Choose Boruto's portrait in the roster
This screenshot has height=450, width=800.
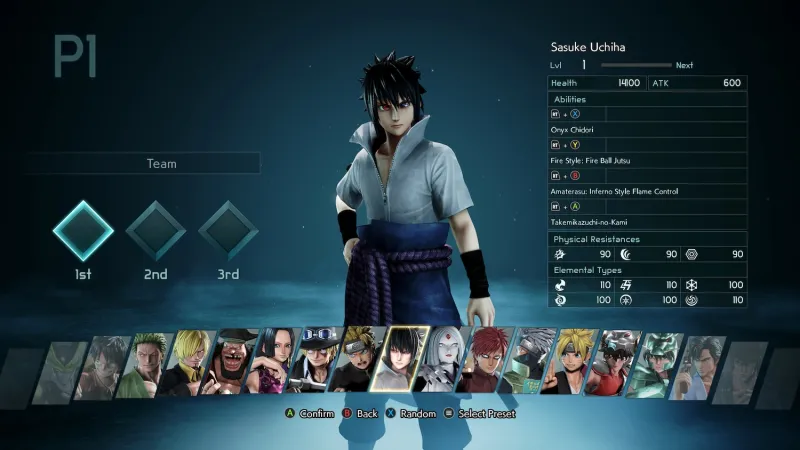tap(574, 364)
